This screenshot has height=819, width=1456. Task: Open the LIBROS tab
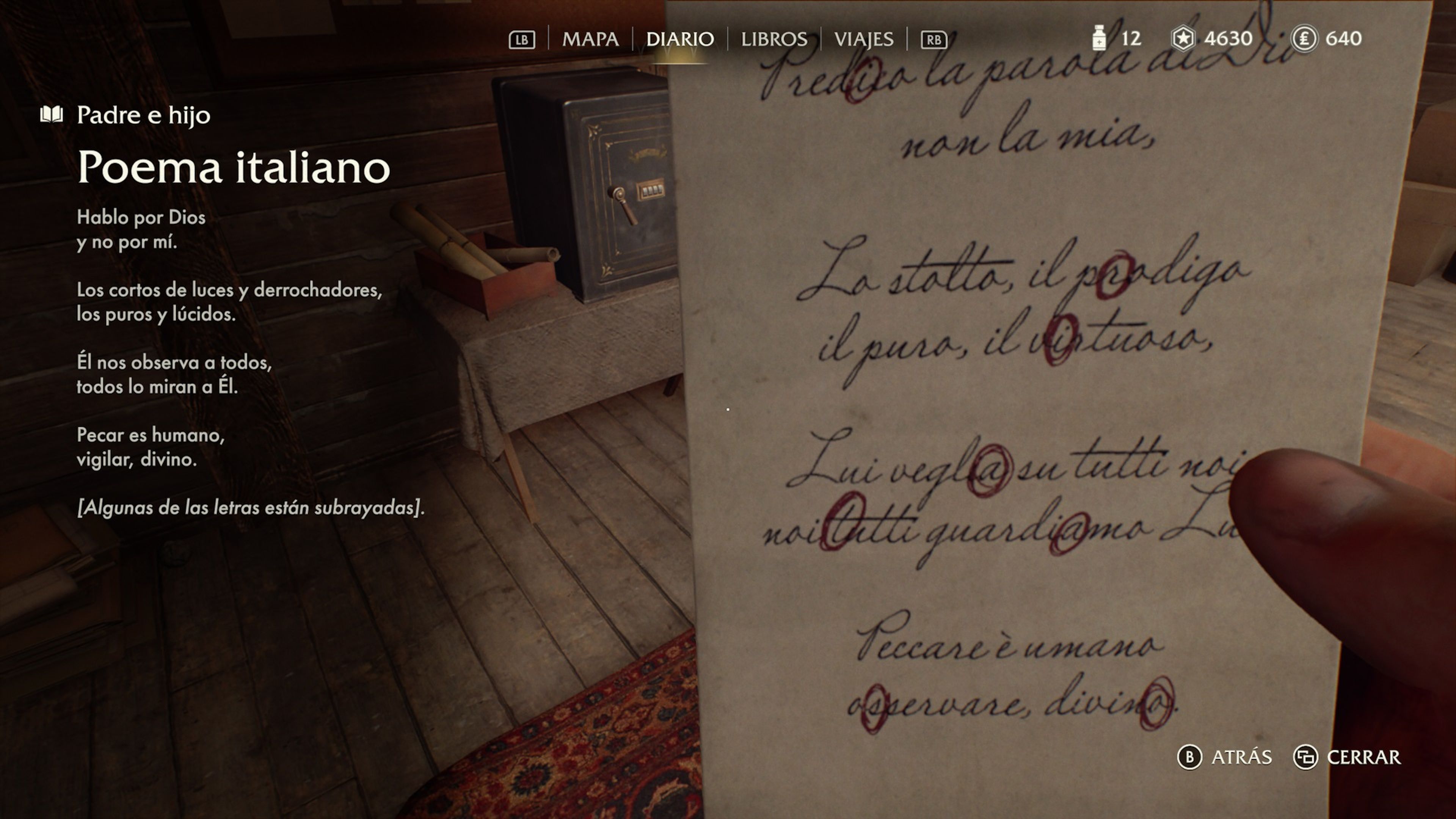[774, 39]
